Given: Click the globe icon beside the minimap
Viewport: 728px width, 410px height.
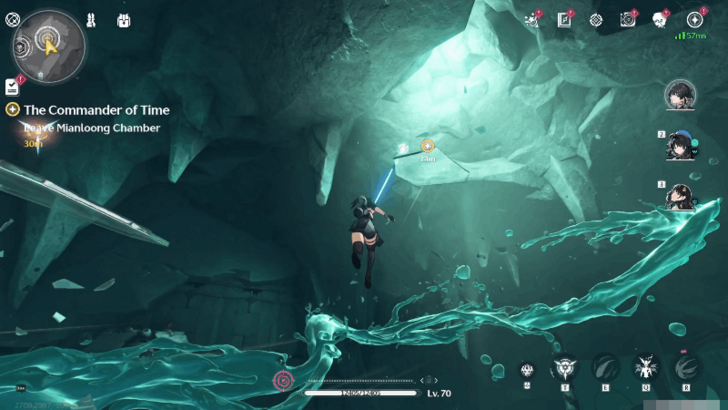Looking at the screenshot, I should (x=13, y=18).
